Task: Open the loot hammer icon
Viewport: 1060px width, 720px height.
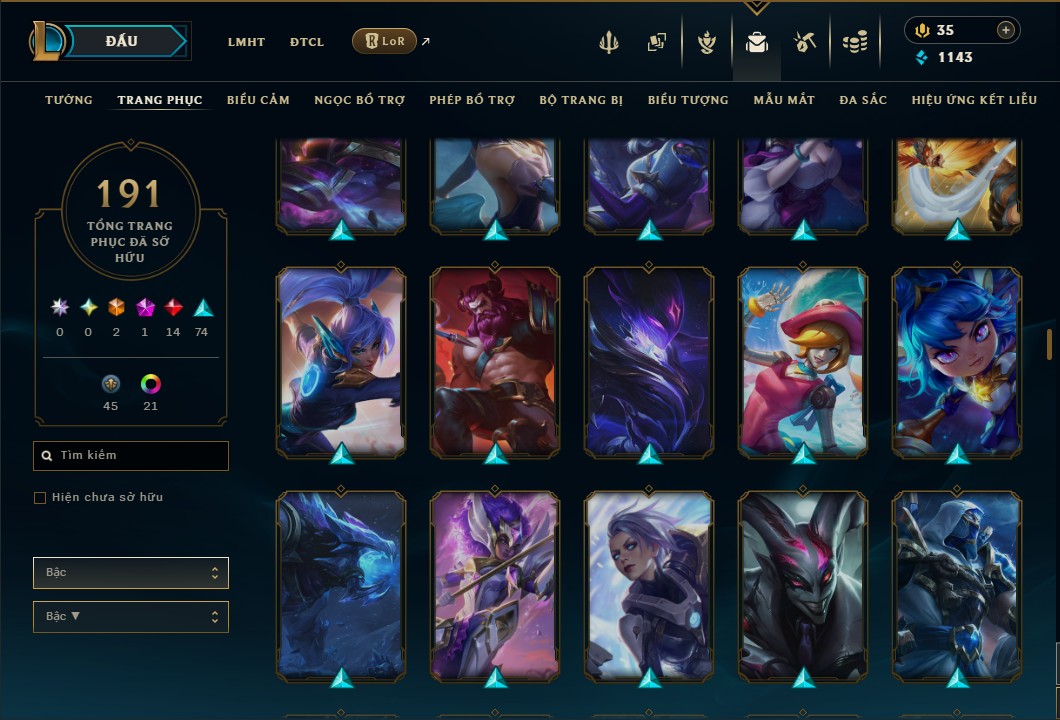Action: click(x=805, y=42)
